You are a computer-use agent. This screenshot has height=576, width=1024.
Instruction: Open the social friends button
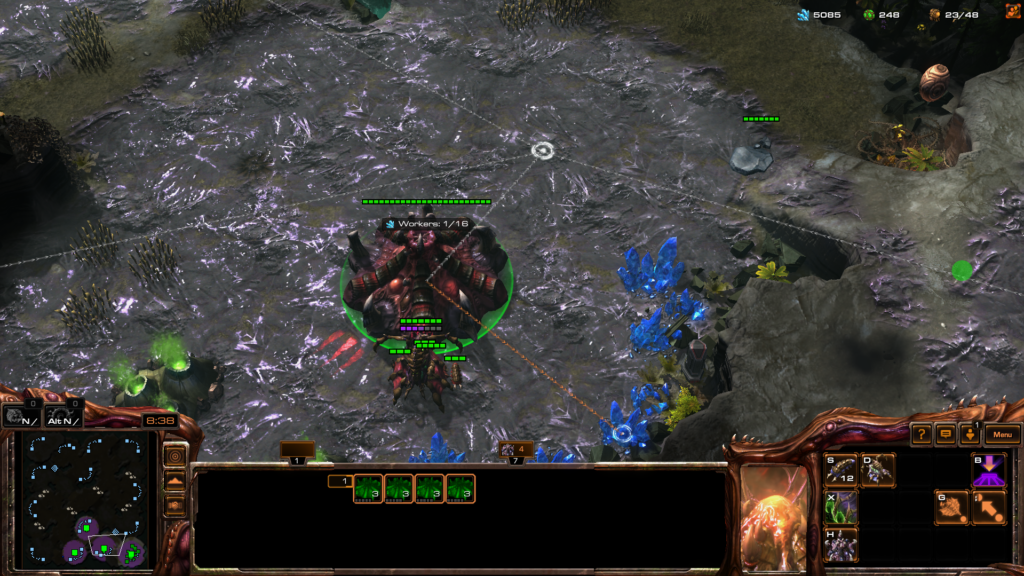tap(969, 435)
